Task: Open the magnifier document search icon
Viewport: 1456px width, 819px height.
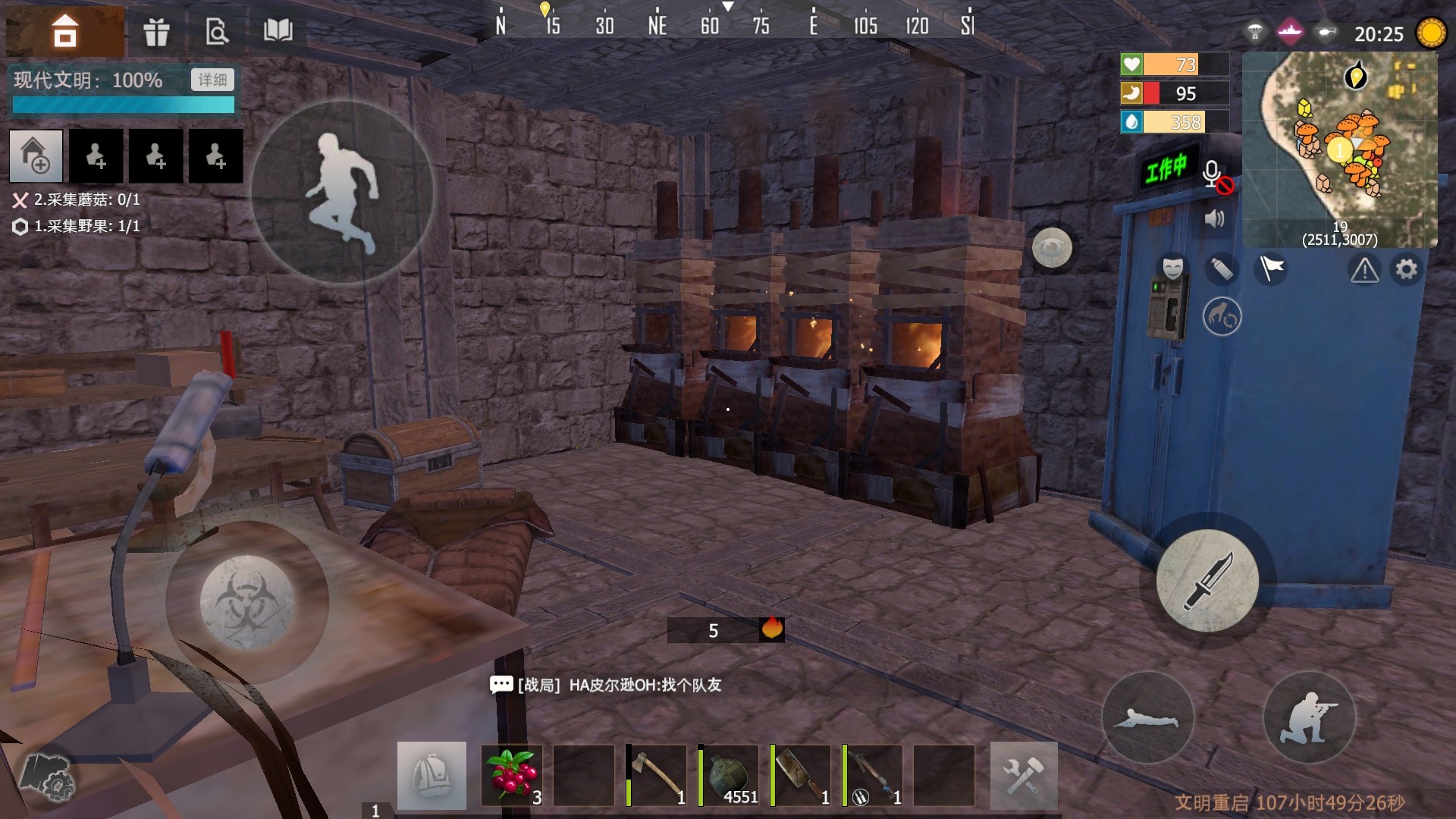Action: (217, 32)
